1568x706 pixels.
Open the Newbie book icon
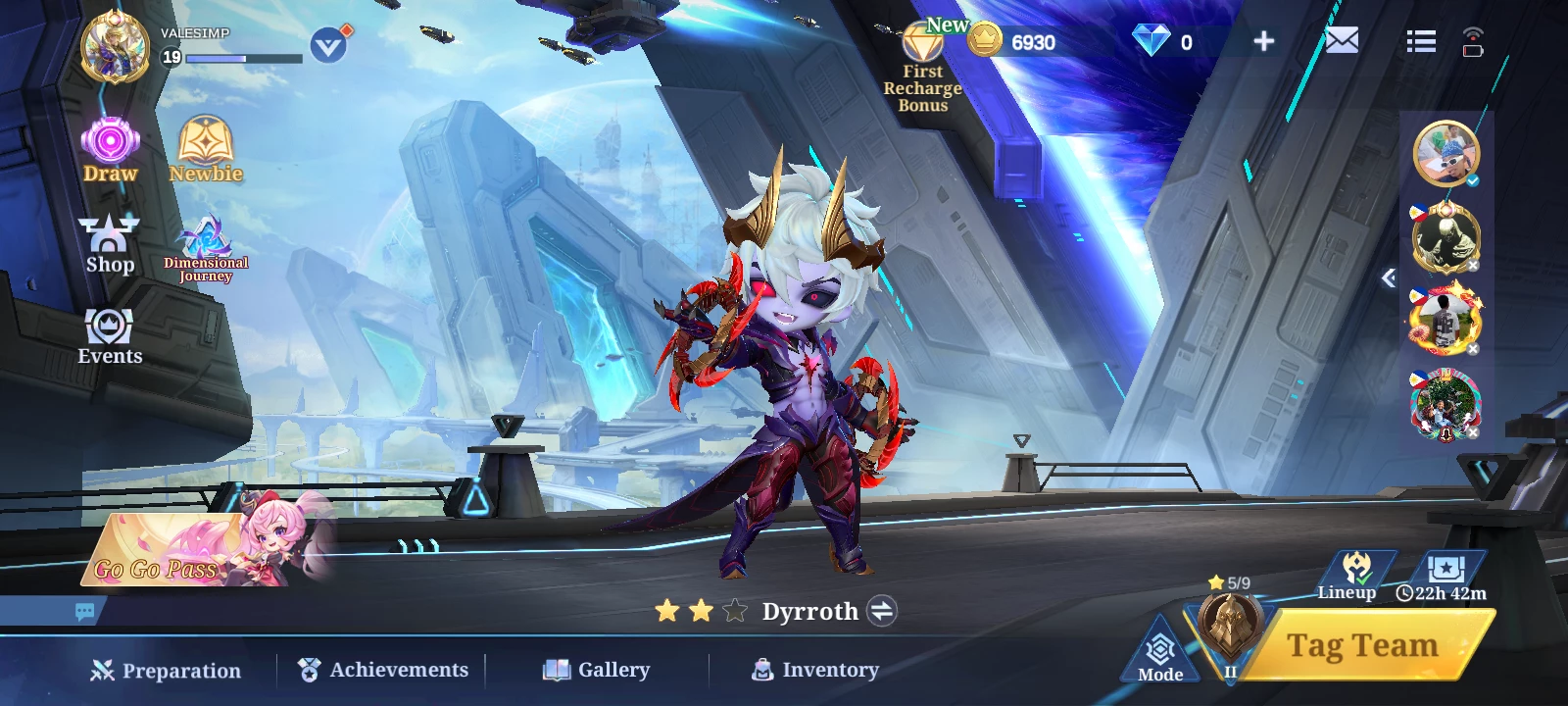click(x=205, y=149)
